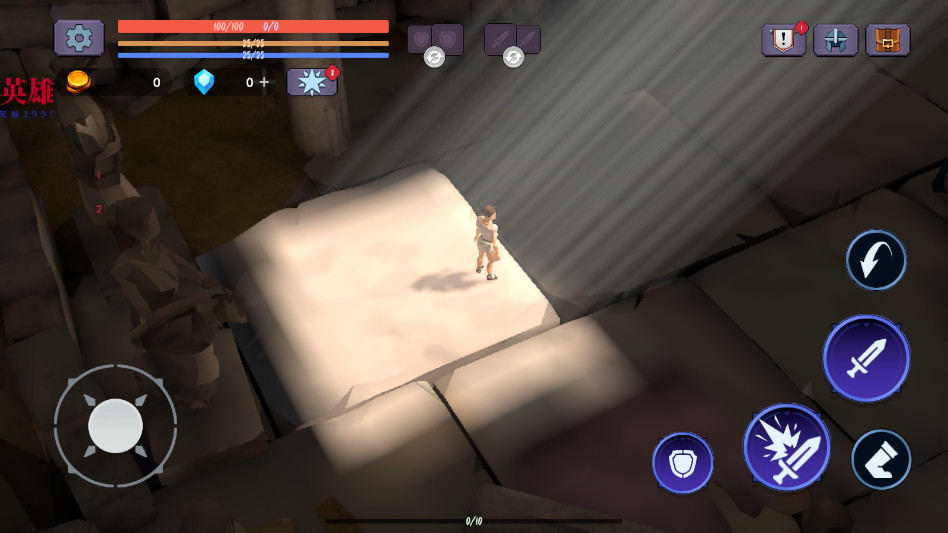Tap the boot kick ability button
Viewport: 948px width, 533px height.
(881, 459)
